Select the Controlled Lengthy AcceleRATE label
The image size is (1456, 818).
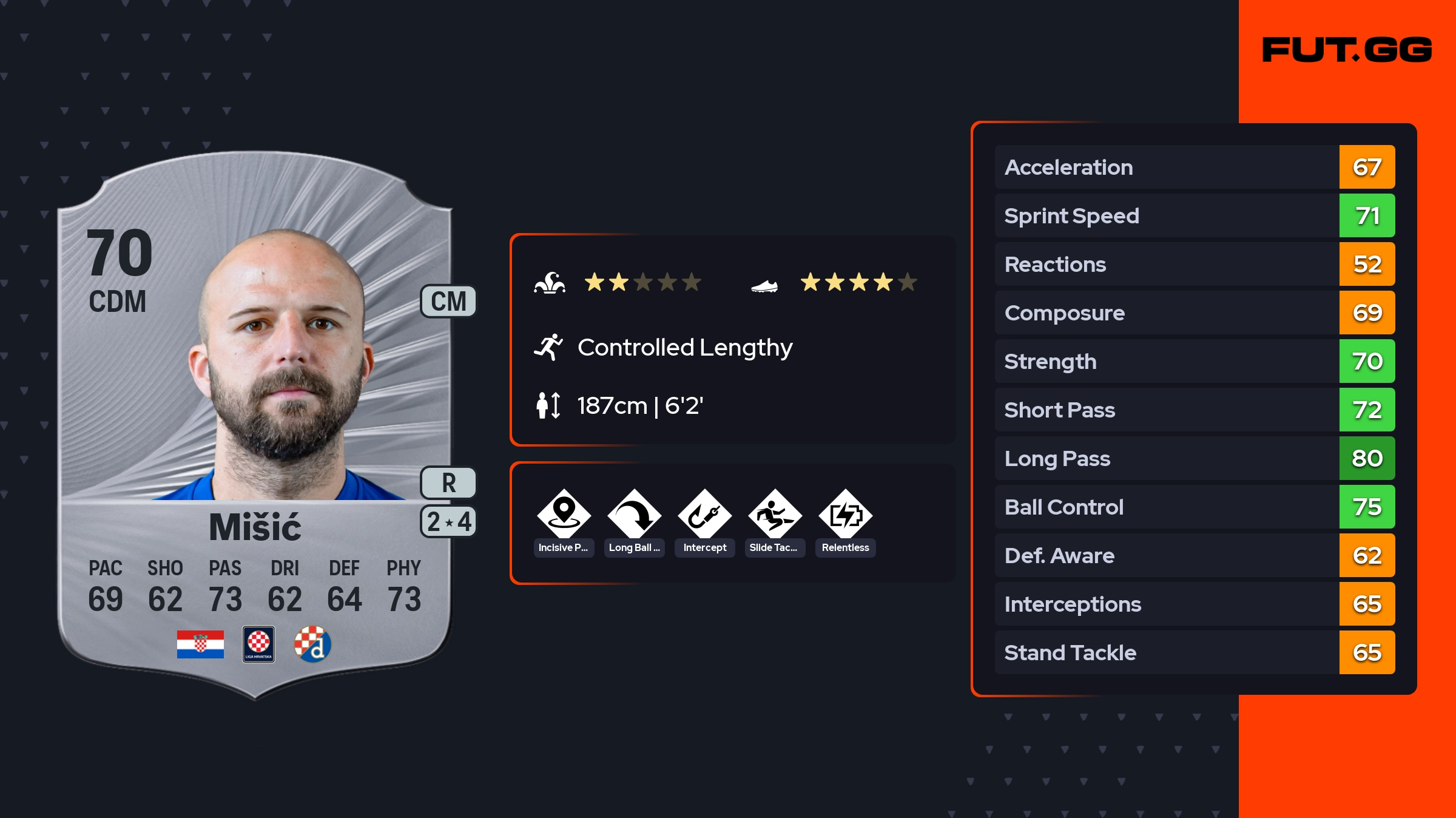[684, 348]
